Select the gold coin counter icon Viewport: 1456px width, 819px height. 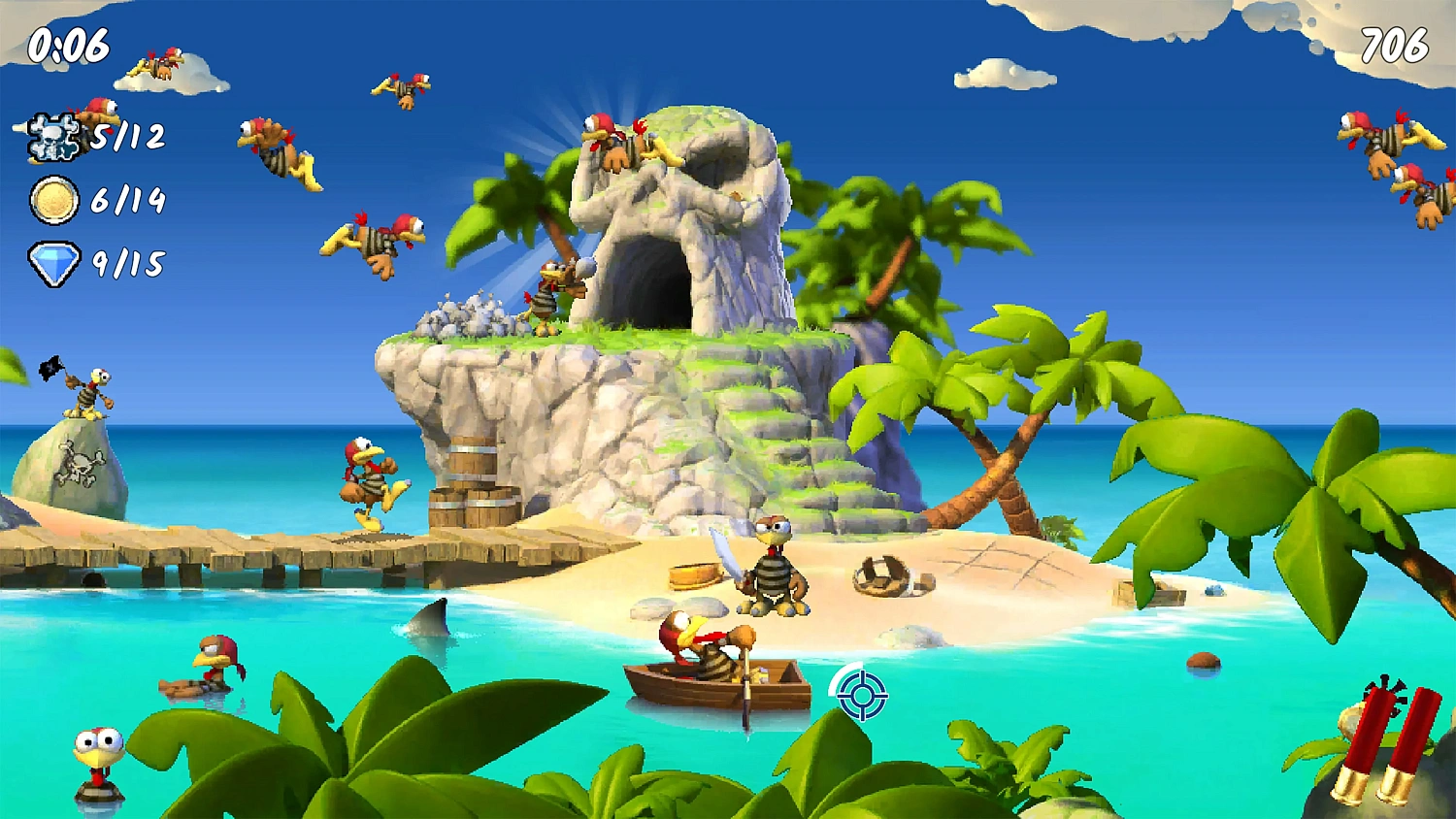click(55, 200)
